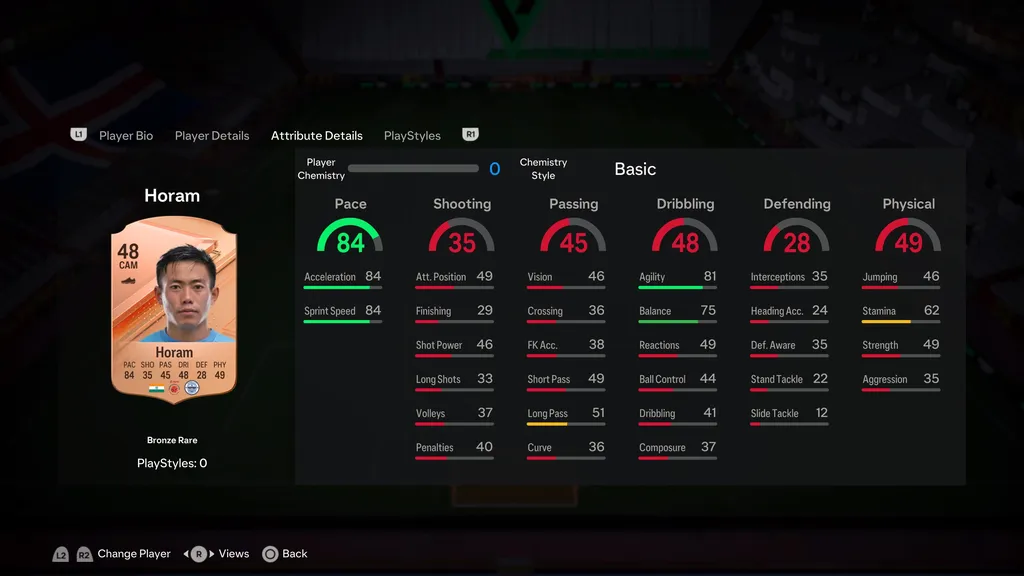Open the Views option
The width and height of the screenshot is (1024, 576).
point(234,554)
